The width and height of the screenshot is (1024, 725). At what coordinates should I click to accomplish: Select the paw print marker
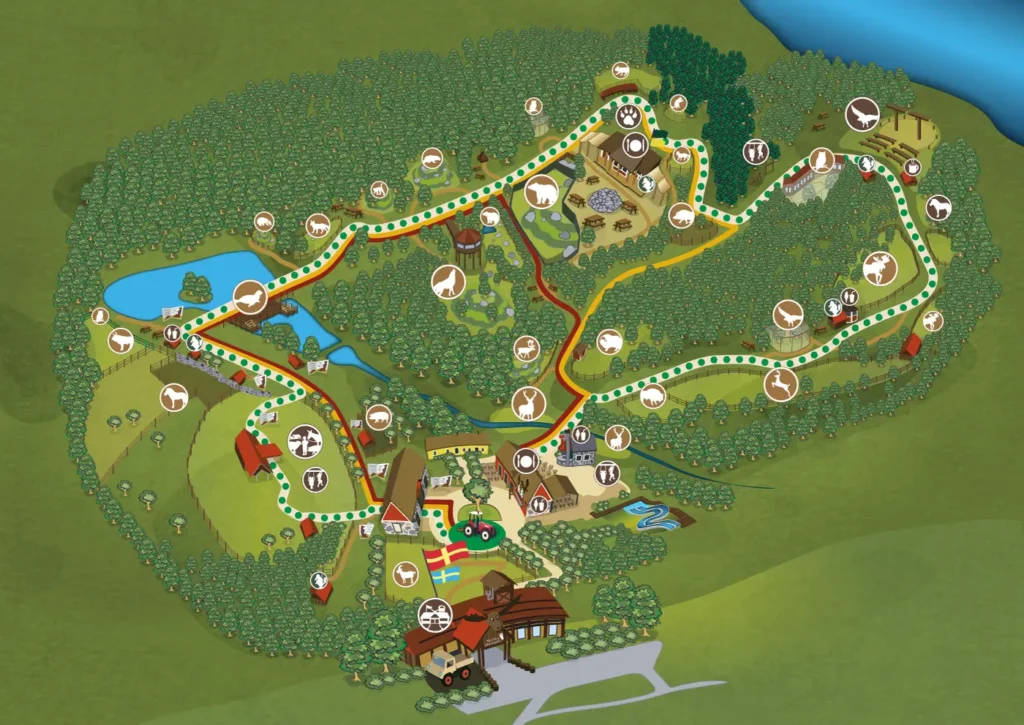629,118
